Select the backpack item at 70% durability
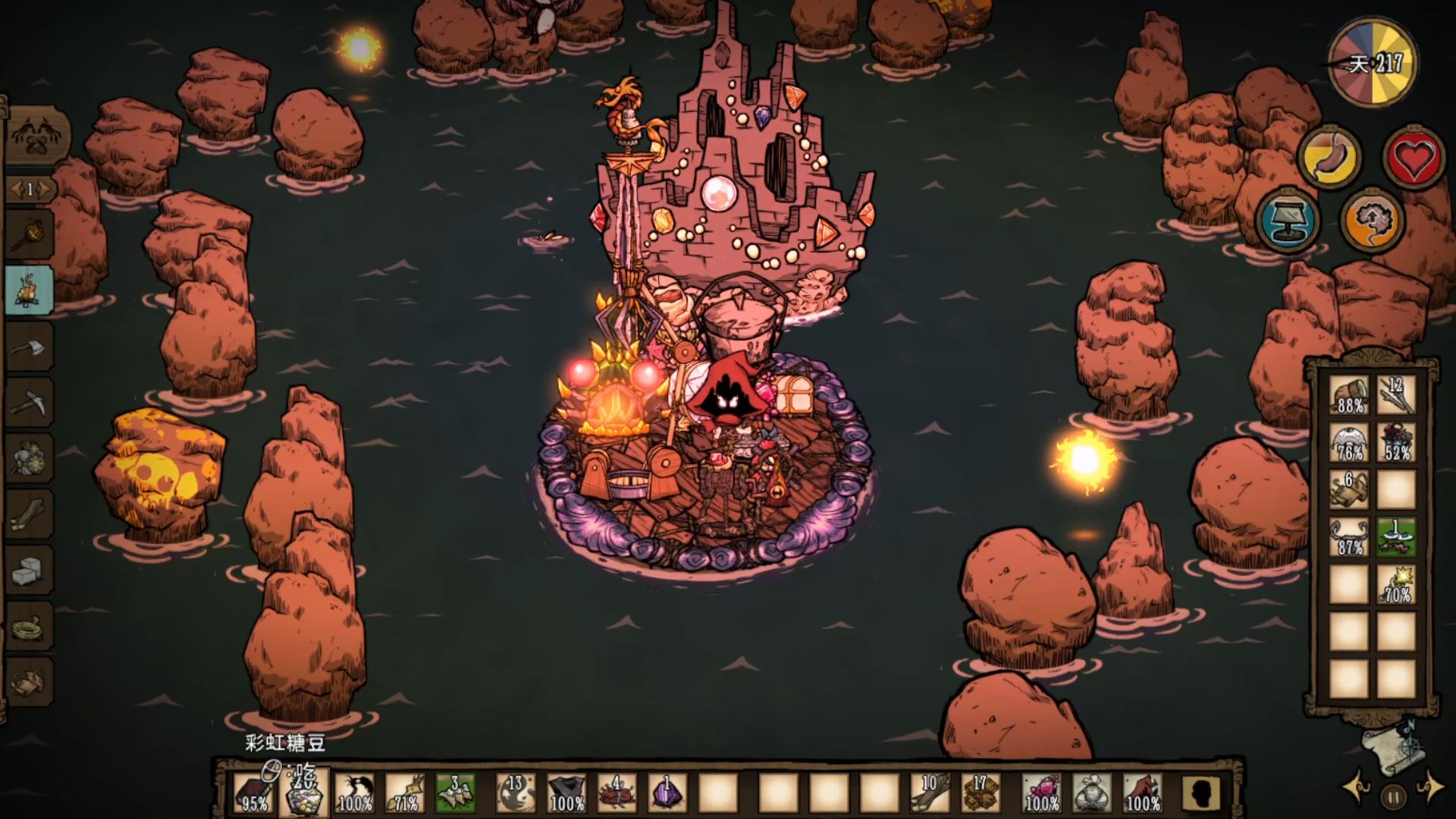Screen dimensions: 1456x819 point(1396,584)
